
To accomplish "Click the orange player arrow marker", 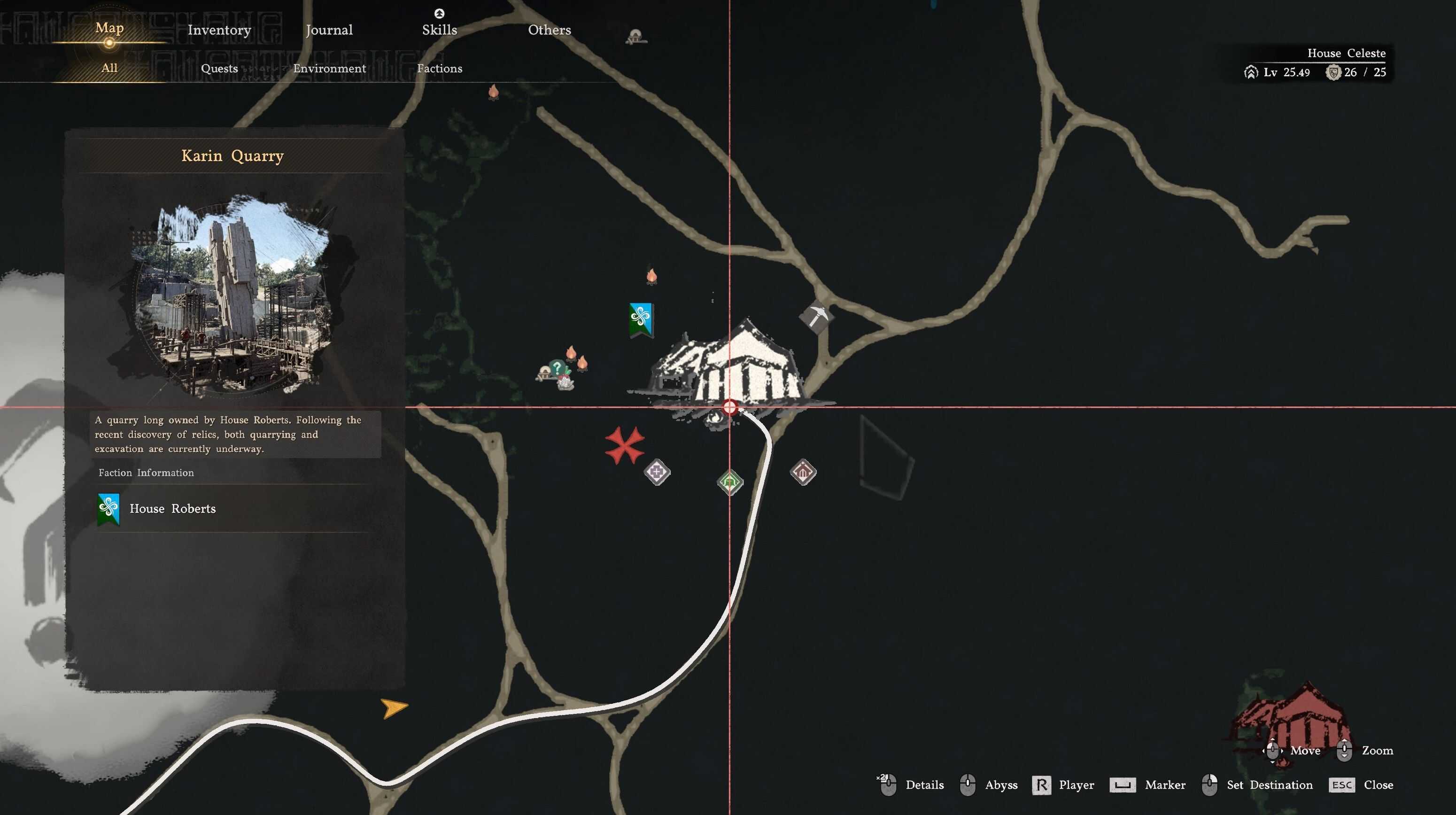I will pyautogui.click(x=394, y=707).
